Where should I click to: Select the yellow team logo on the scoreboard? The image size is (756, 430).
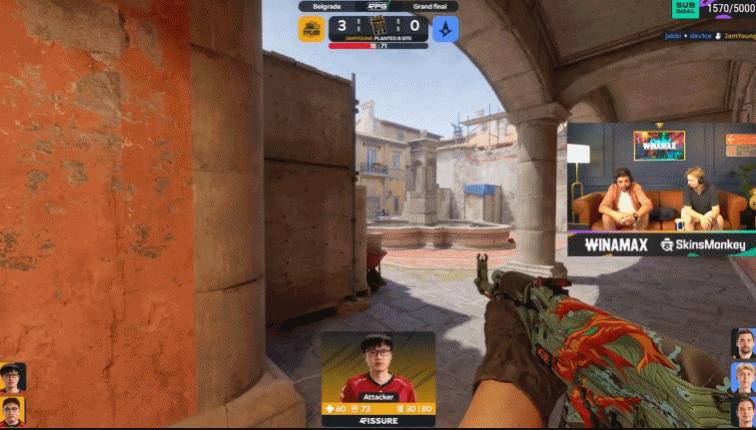[311, 29]
